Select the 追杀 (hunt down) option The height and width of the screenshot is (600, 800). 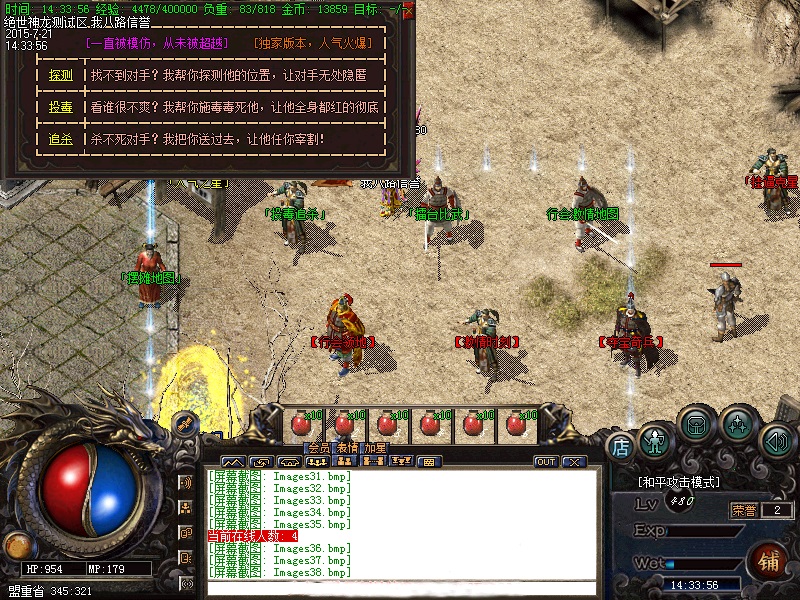[x=60, y=139]
